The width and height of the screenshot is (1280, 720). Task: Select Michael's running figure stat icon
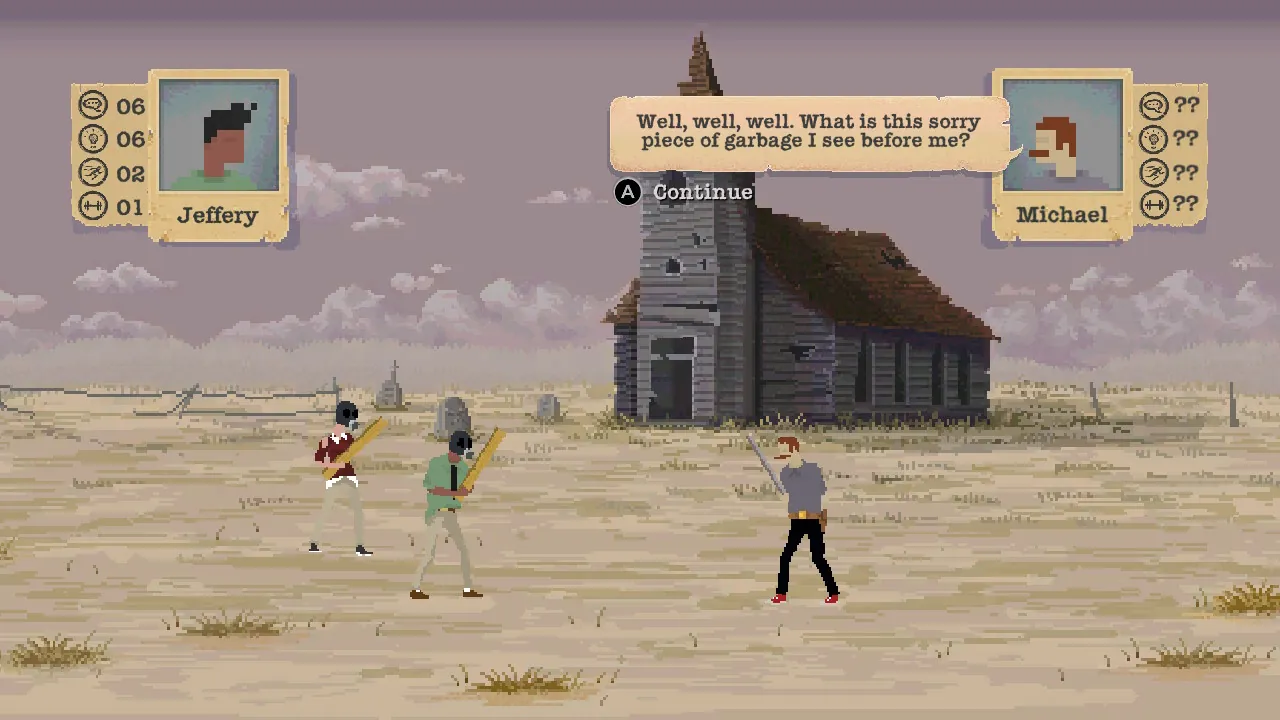pyautogui.click(x=1155, y=172)
